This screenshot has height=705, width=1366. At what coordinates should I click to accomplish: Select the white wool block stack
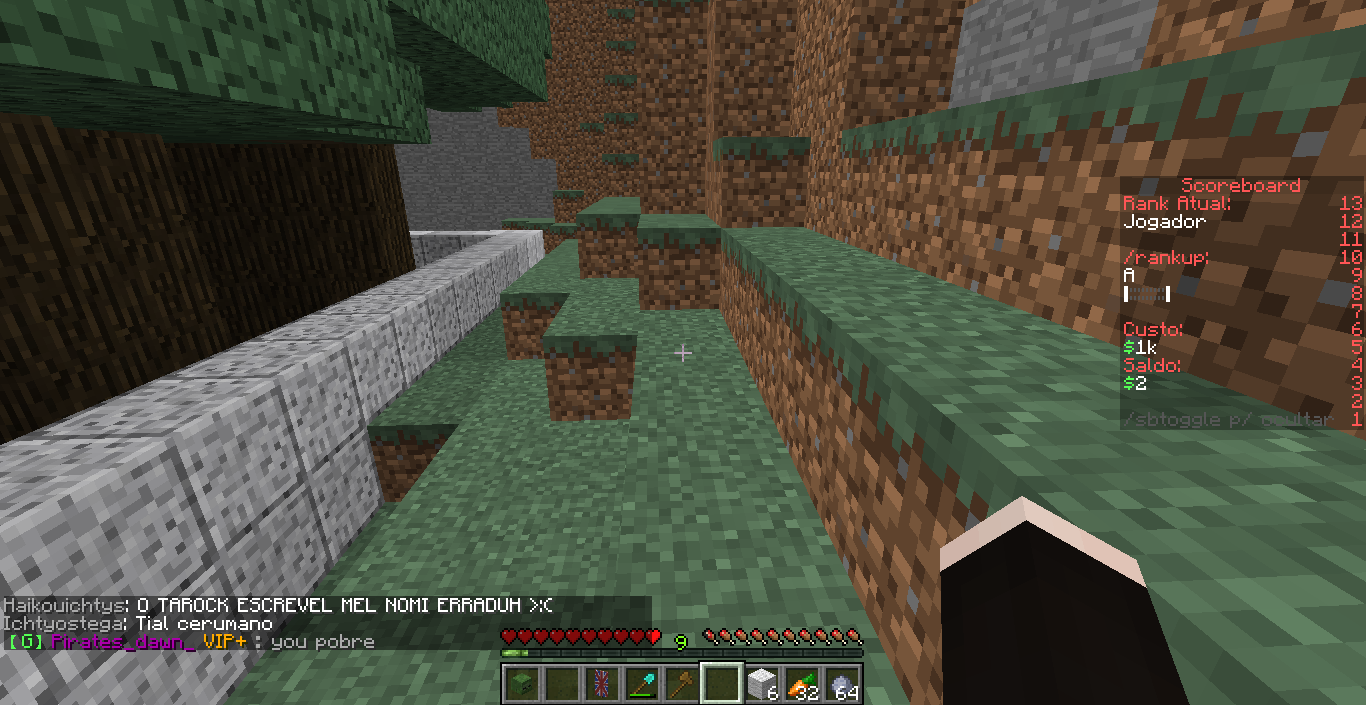click(x=762, y=684)
